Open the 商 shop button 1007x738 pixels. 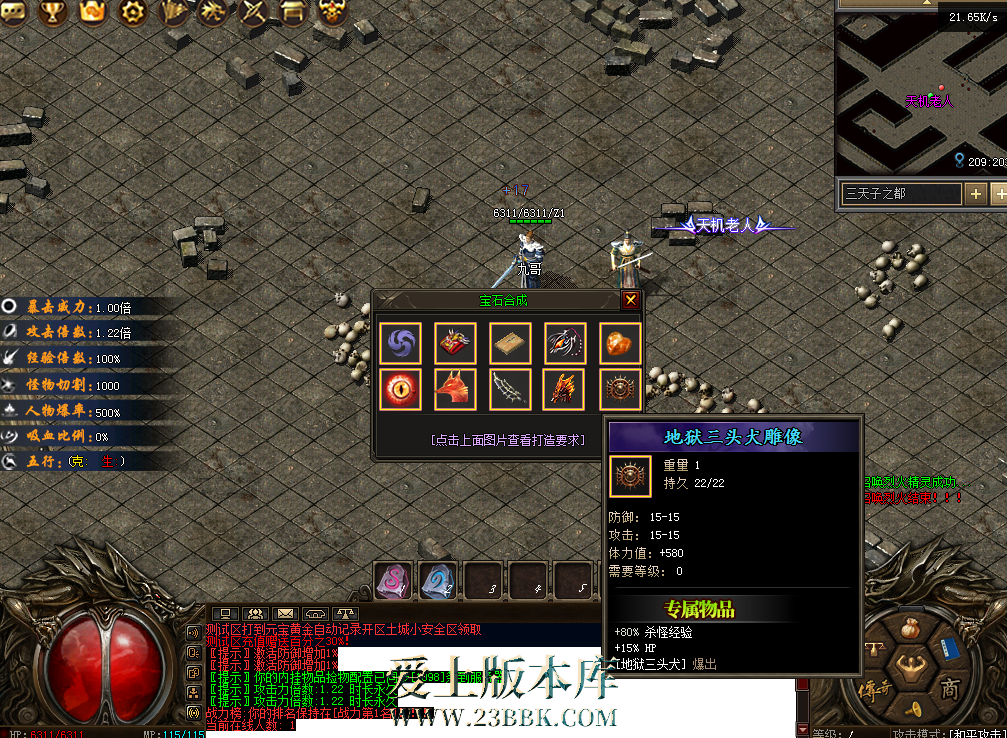[949, 687]
